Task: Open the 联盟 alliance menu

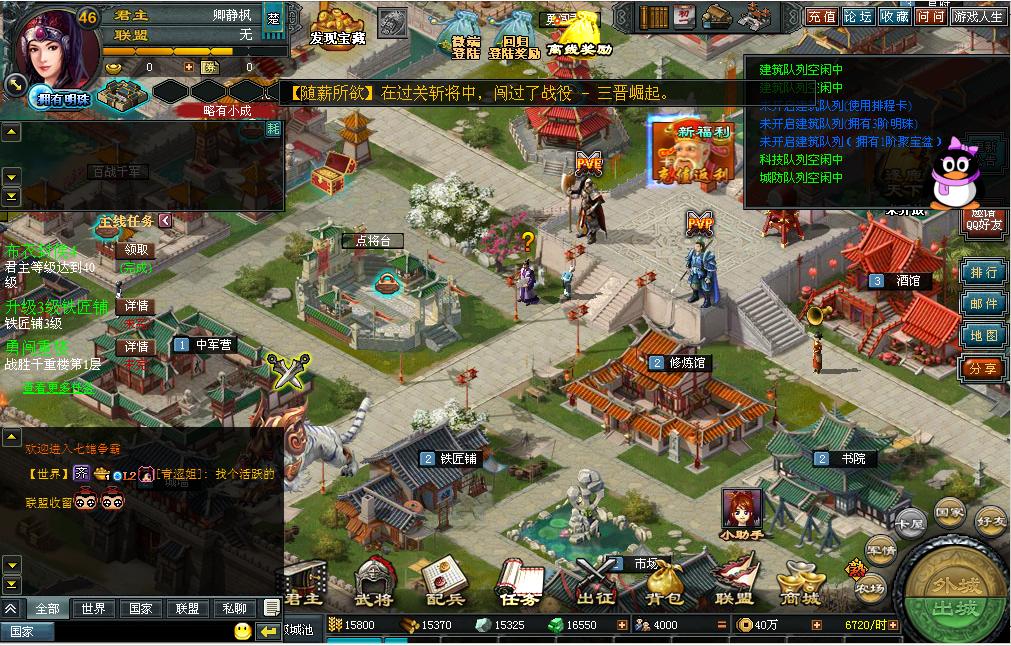Action: point(734,585)
